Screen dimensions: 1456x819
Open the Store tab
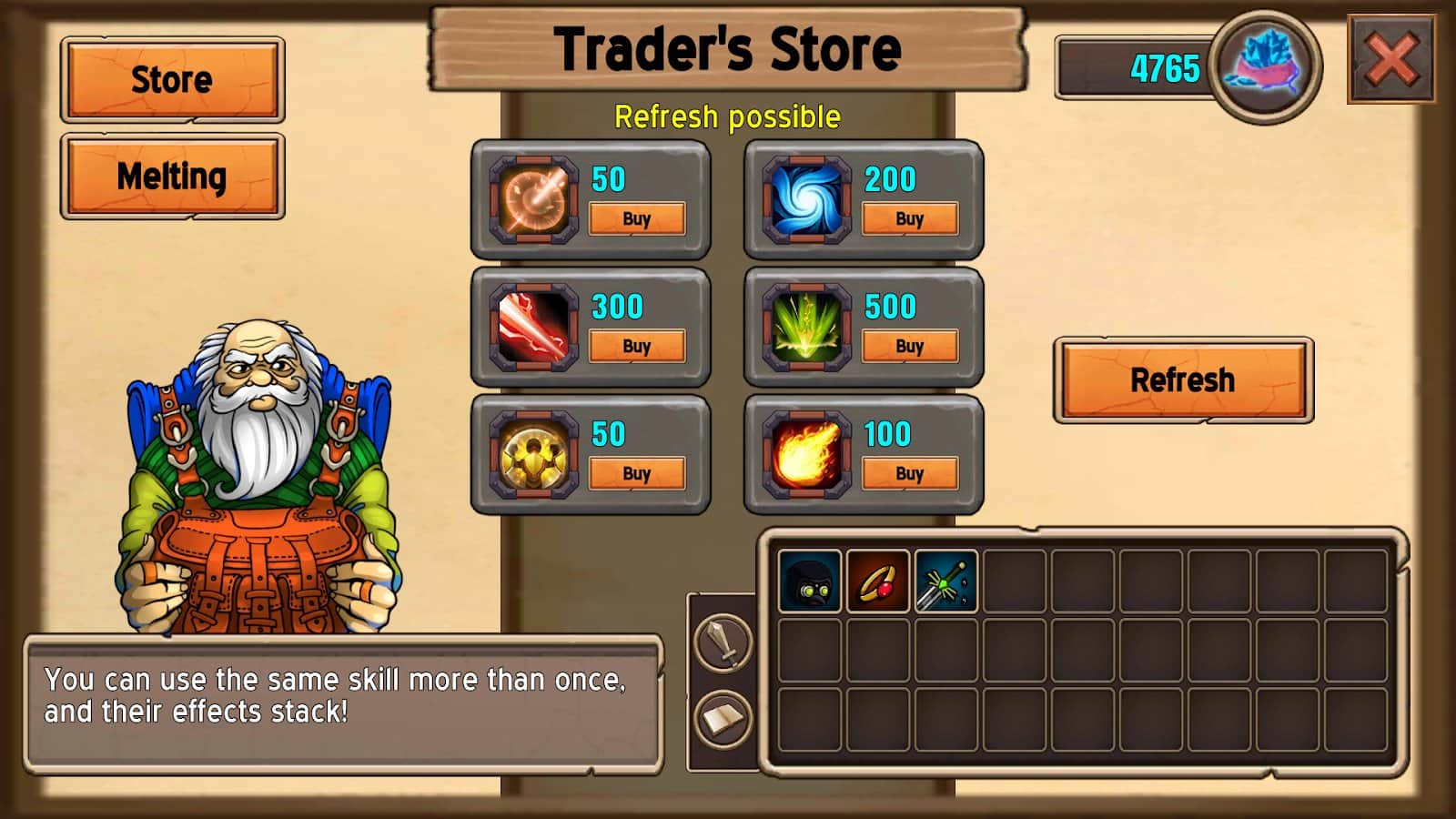(172, 80)
